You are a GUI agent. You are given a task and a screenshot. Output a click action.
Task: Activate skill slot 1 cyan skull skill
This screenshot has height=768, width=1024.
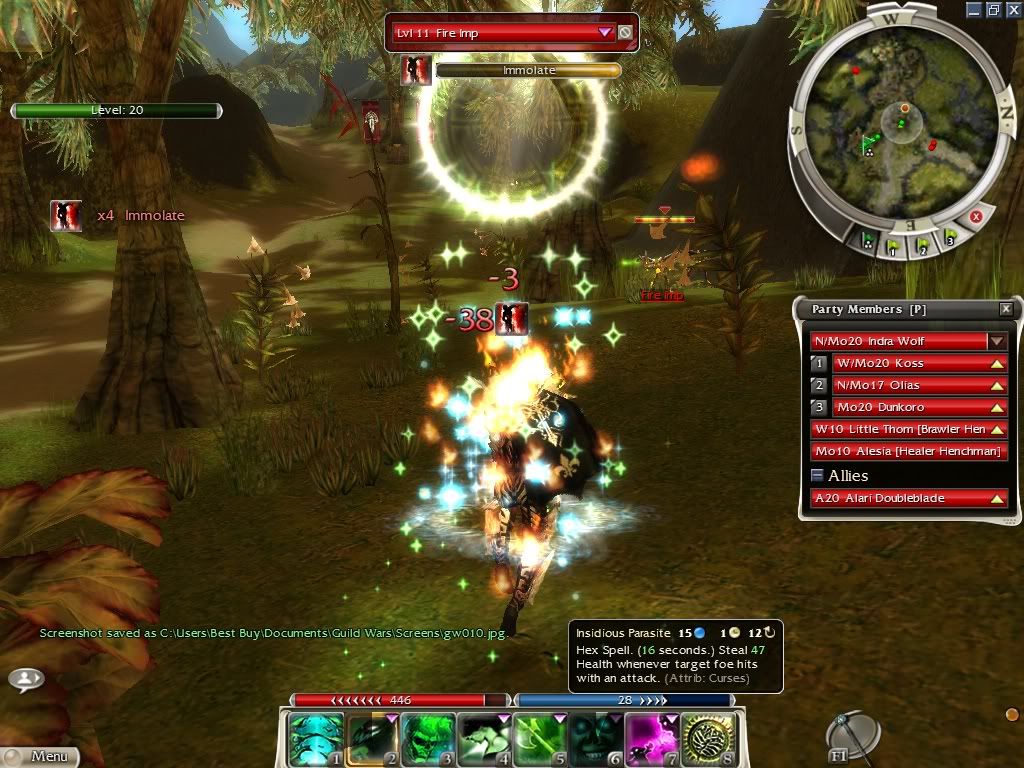[x=316, y=739]
